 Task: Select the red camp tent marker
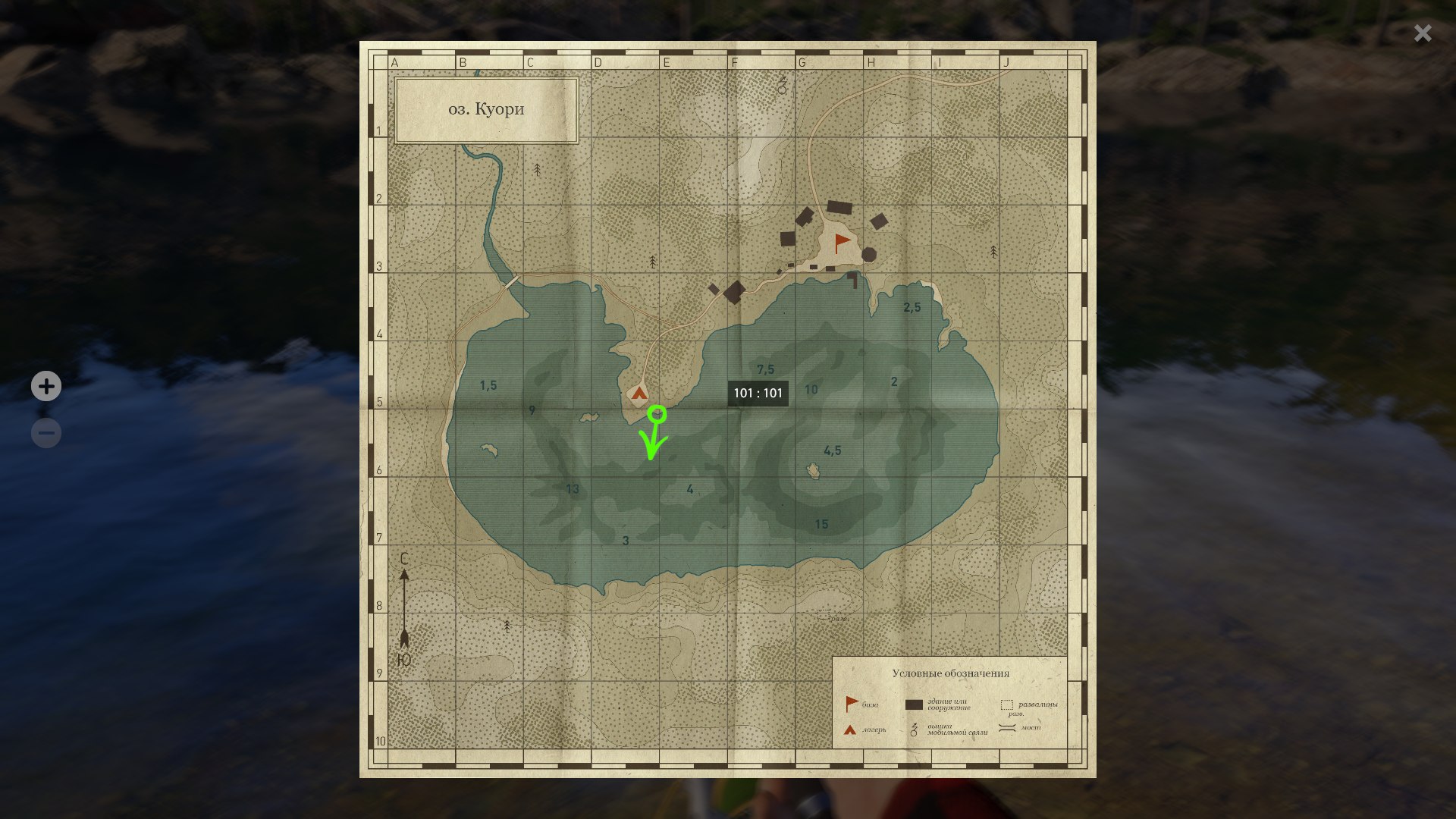[x=639, y=393]
